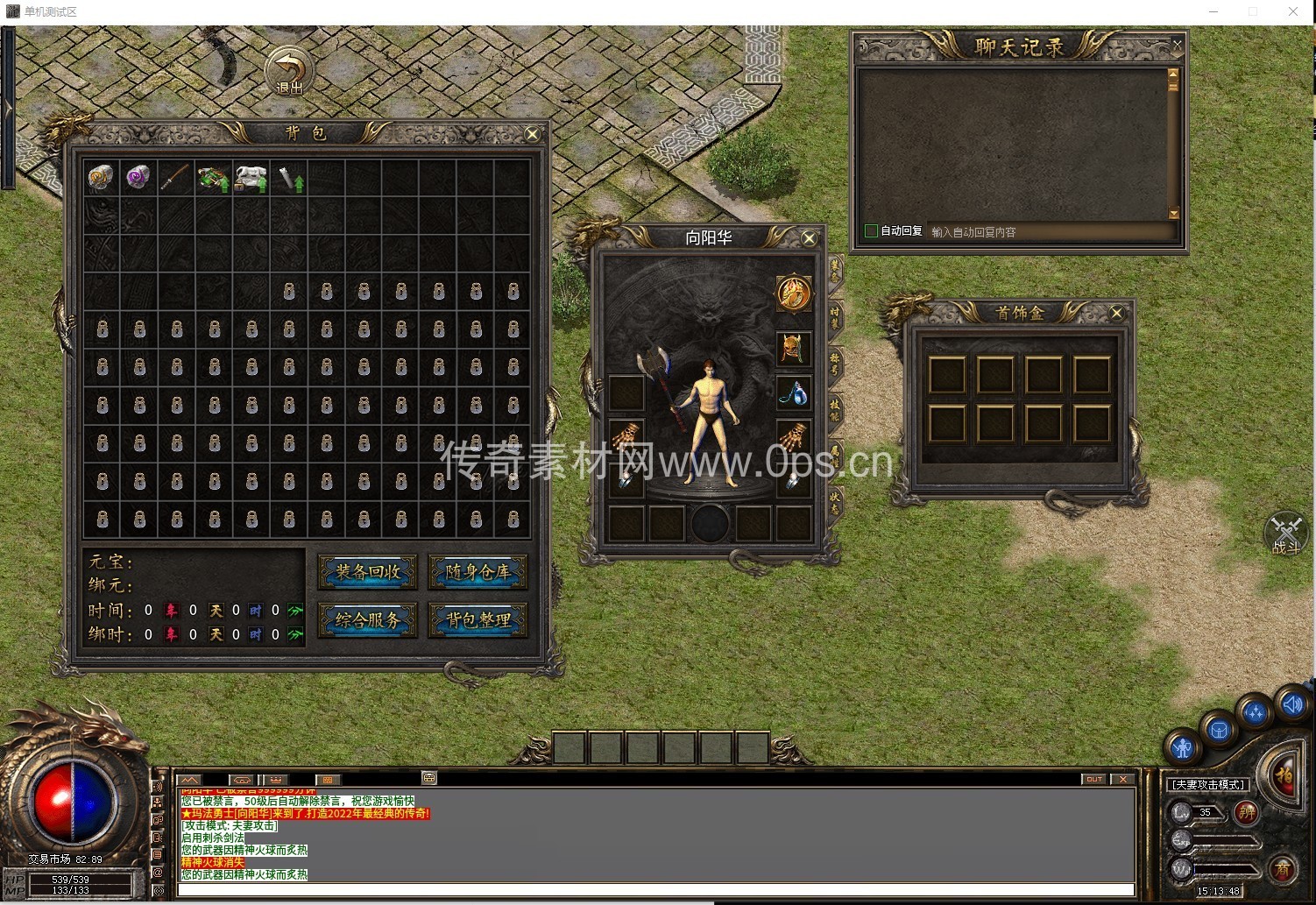Open 随身仓库 portable warehouse
This screenshot has height=905, width=1316.
coord(478,572)
